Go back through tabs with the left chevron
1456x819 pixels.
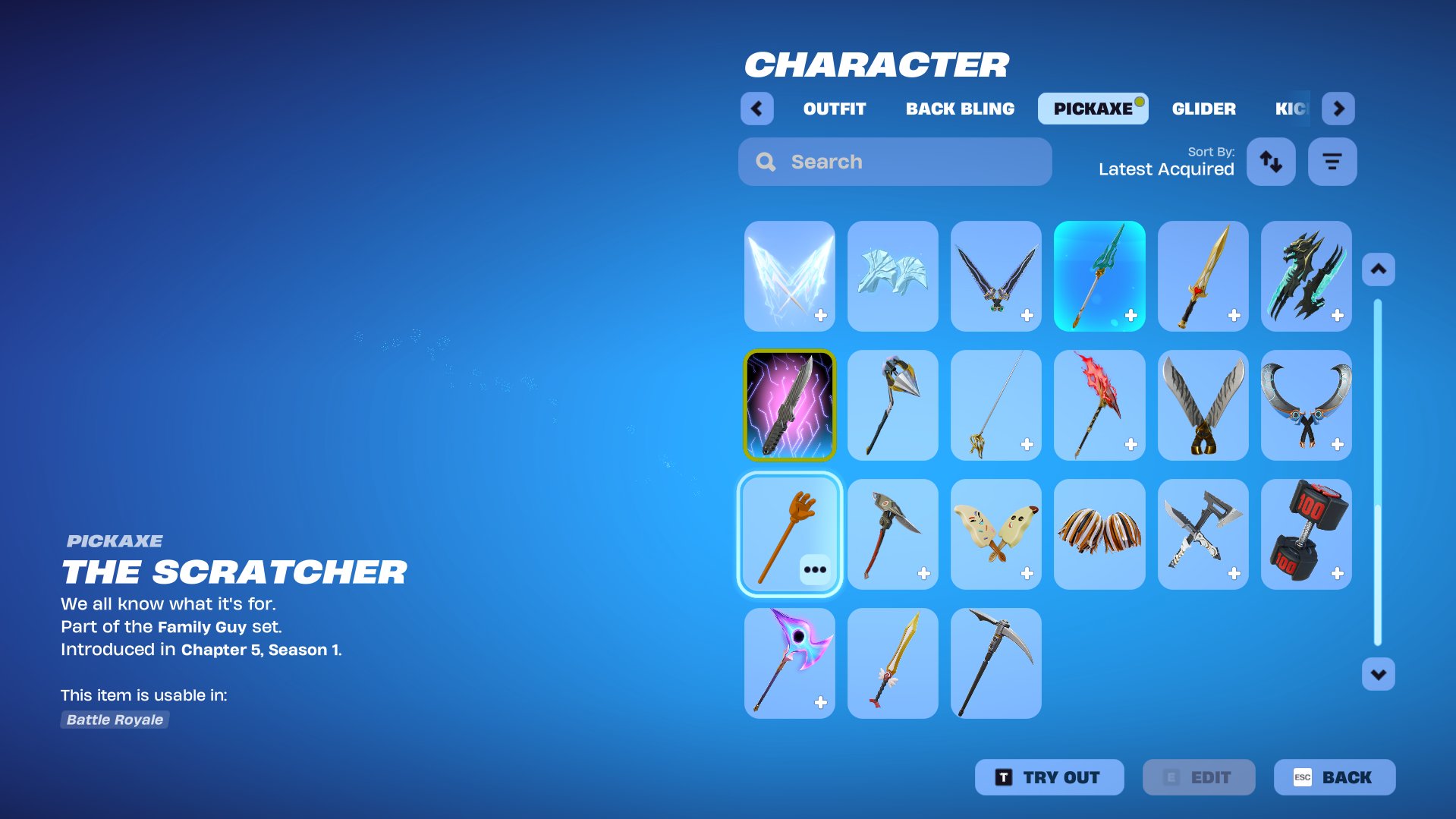pos(756,109)
